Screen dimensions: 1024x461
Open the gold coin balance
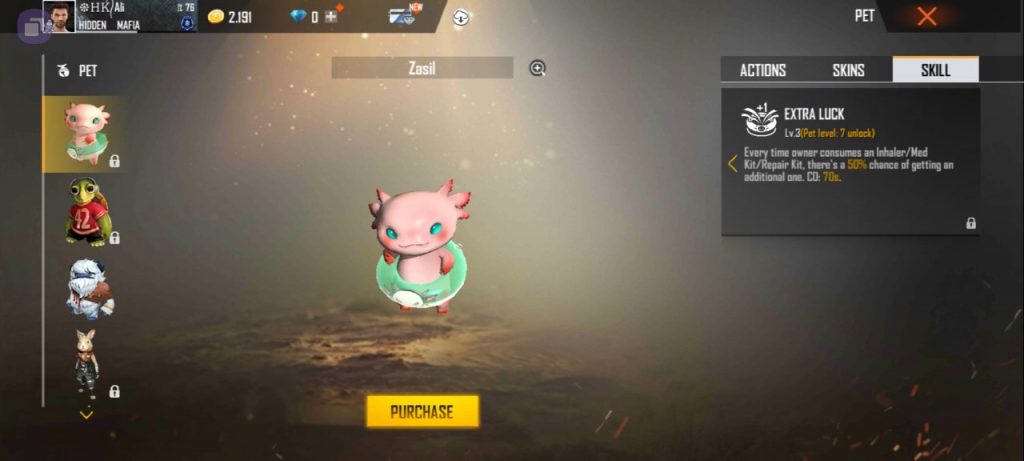tap(232, 17)
